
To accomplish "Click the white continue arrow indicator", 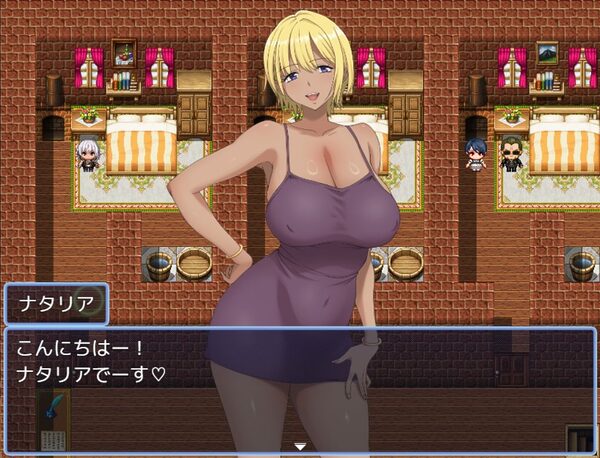I will click(x=299, y=446).
